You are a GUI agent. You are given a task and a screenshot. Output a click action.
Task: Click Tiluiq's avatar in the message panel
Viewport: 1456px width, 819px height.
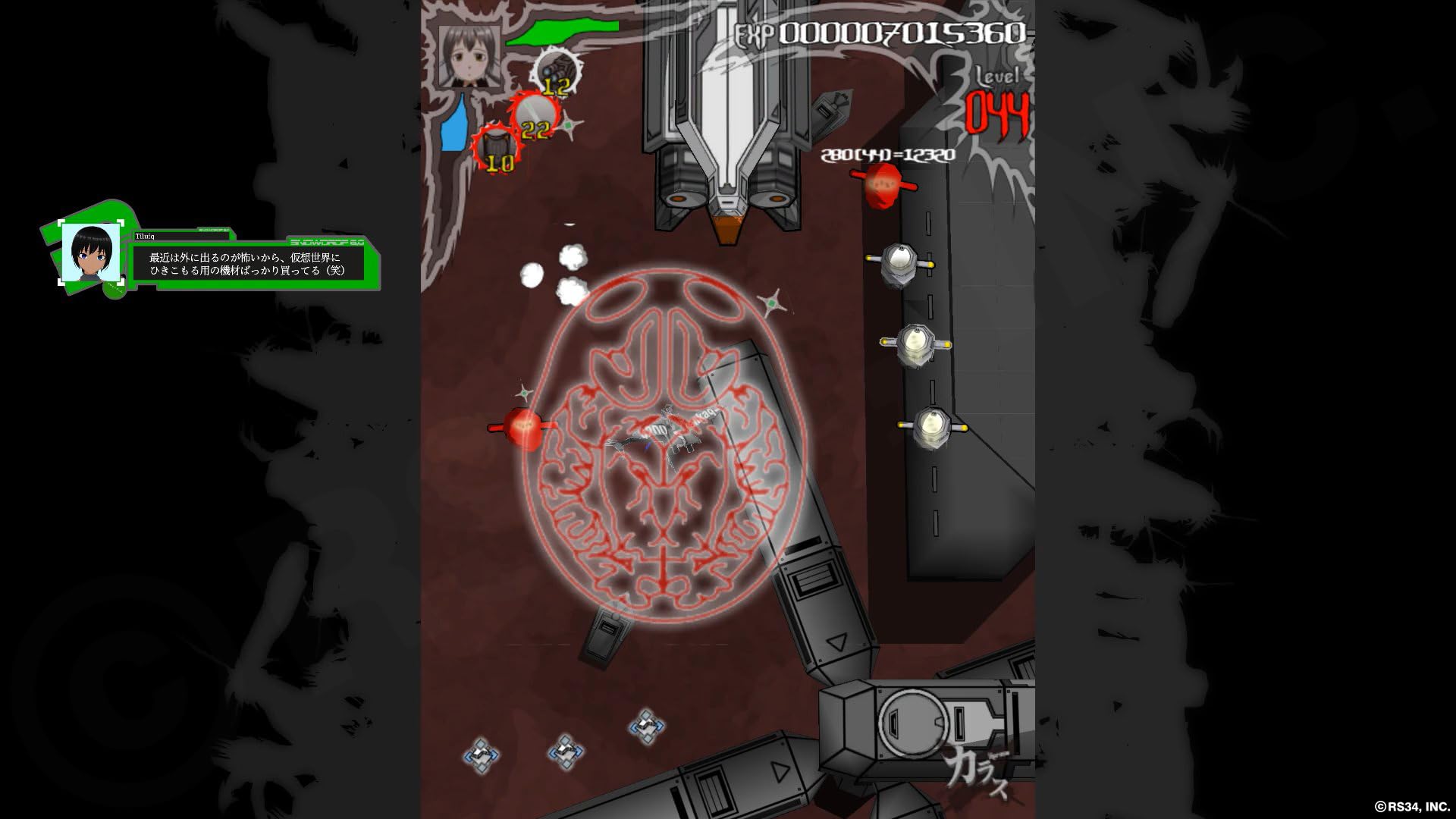tap(91, 253)
